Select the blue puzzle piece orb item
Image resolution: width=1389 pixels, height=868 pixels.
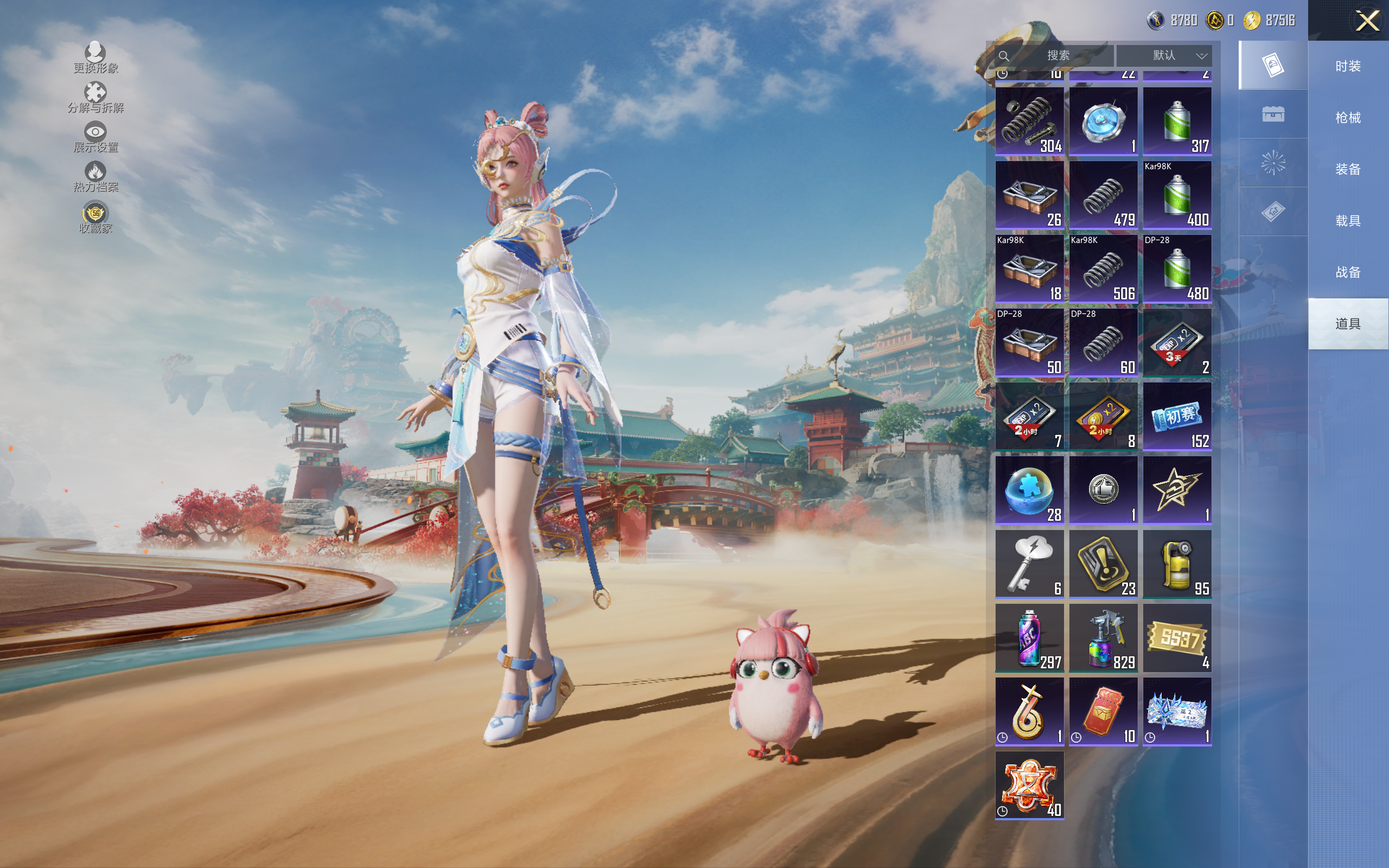1029,490
